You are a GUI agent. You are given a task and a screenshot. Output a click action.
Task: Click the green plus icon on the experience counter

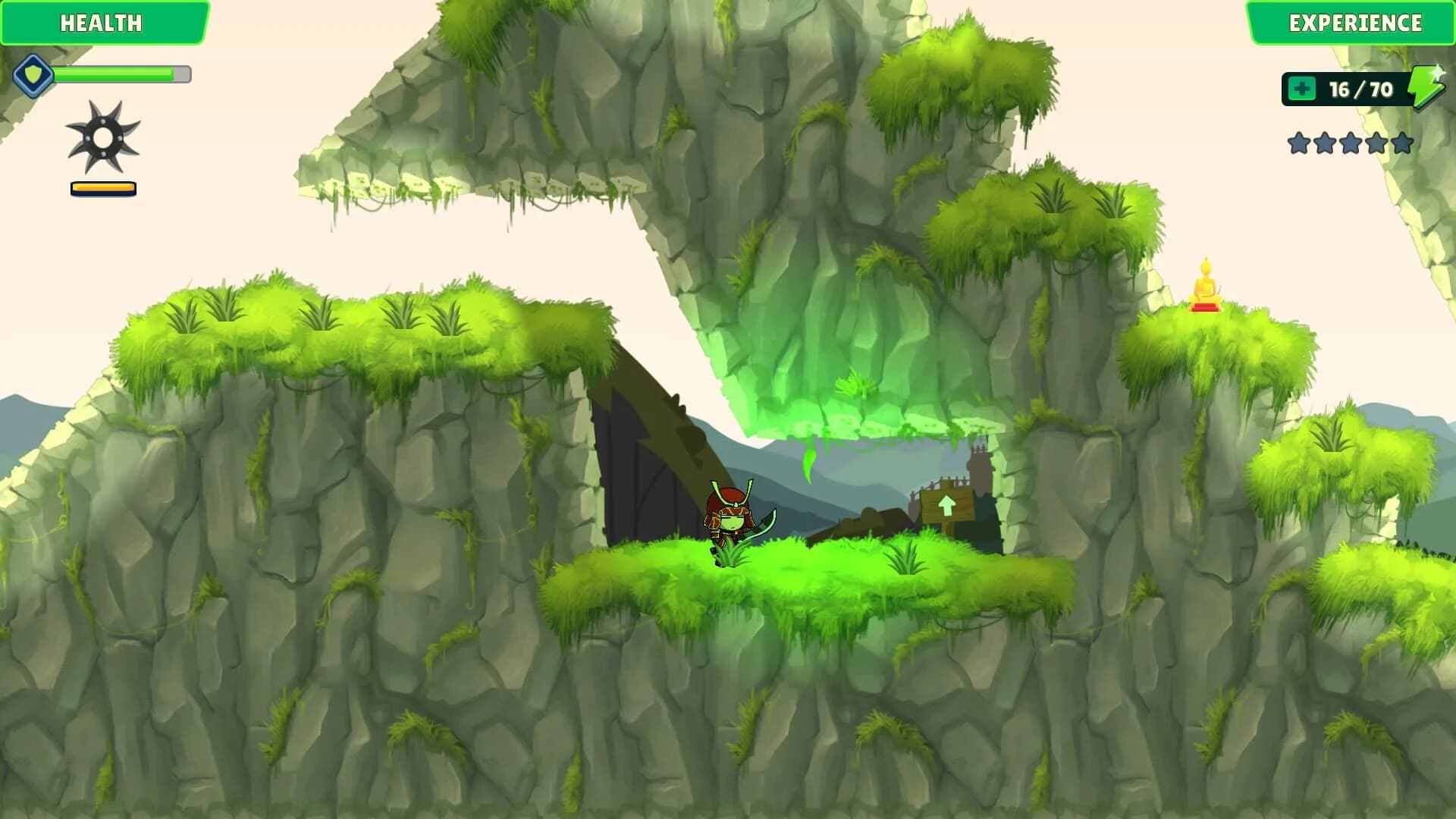coord(1303,89)
